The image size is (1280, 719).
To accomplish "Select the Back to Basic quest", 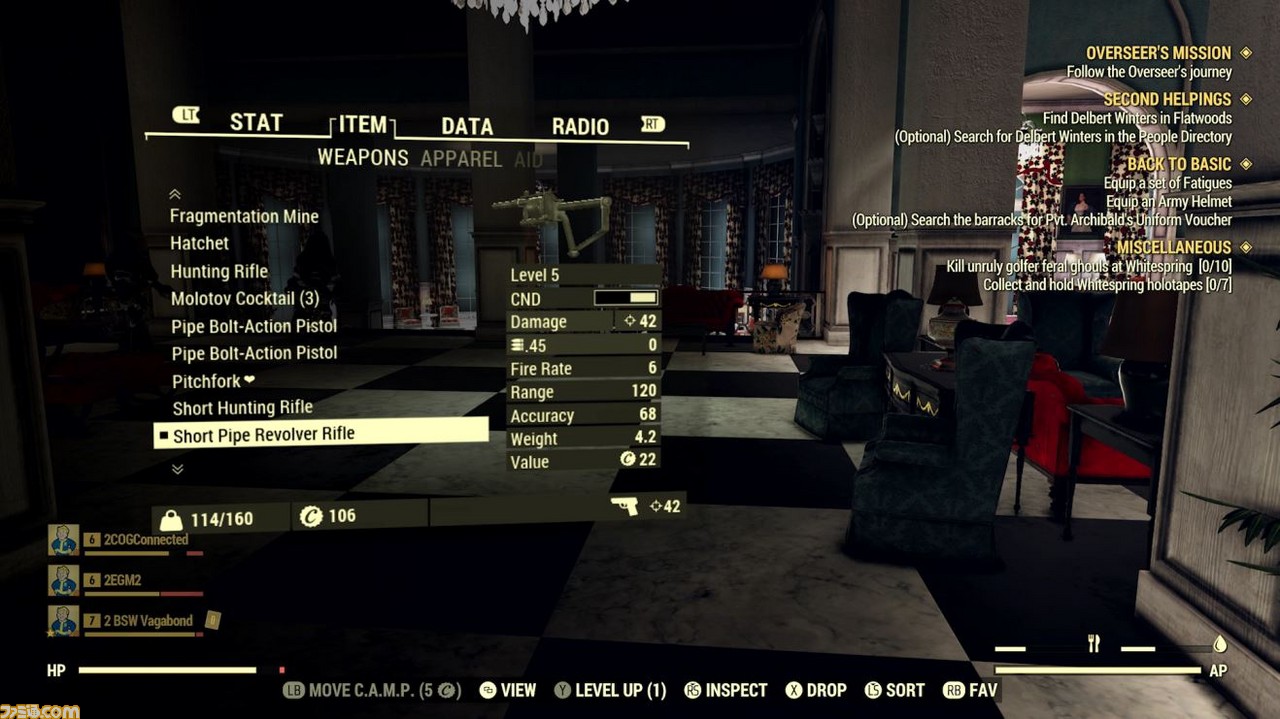I will (x=1179, y=164).
